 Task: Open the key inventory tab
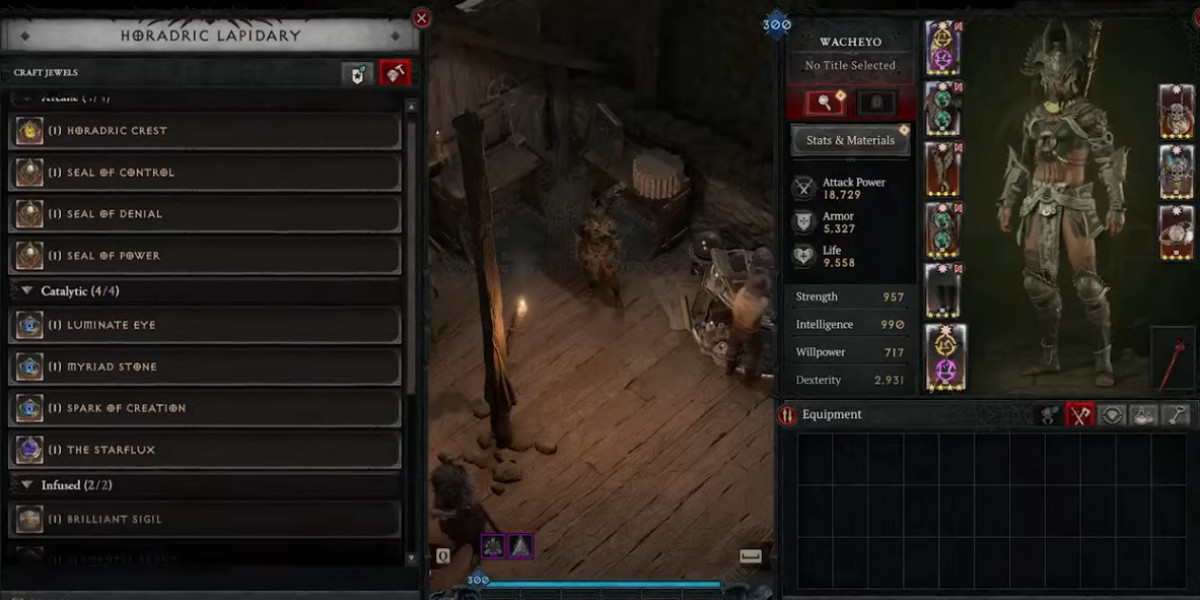click(x=1177, y=415)
